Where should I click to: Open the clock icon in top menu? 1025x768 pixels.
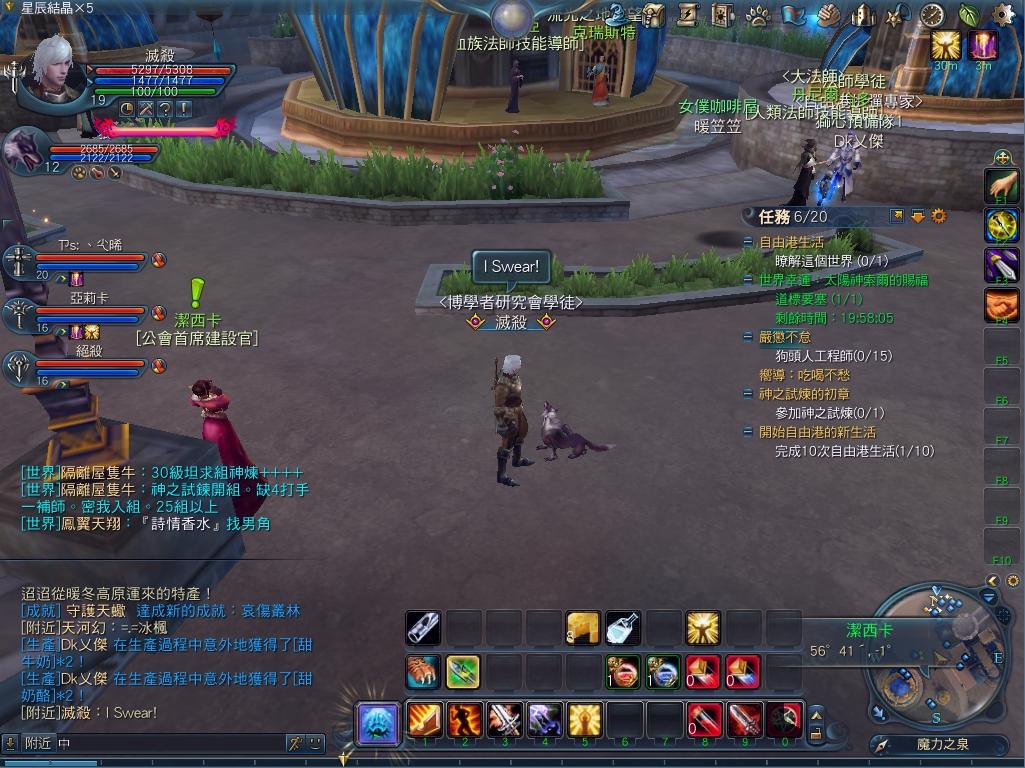coord(931,15)
